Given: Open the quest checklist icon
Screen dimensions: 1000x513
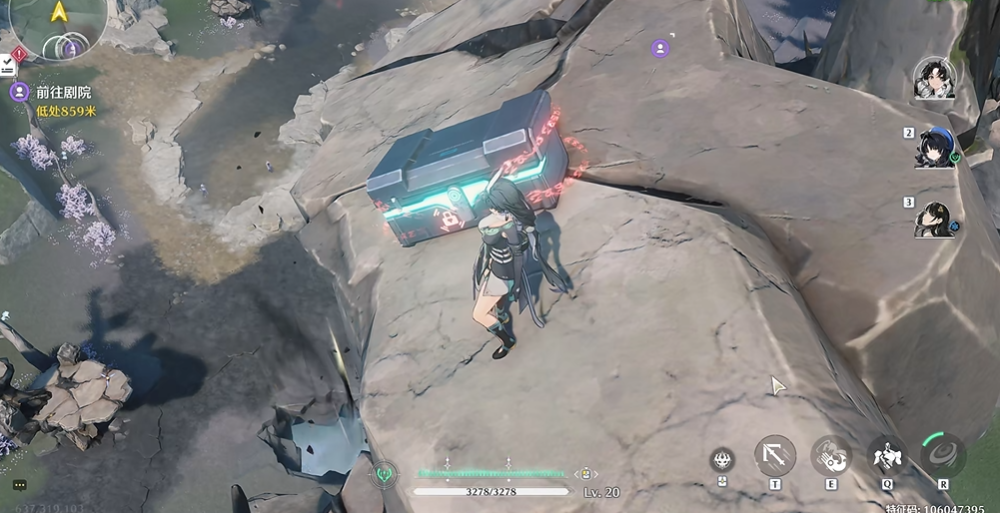Looking at the screenshot, I should pos(8,66).
